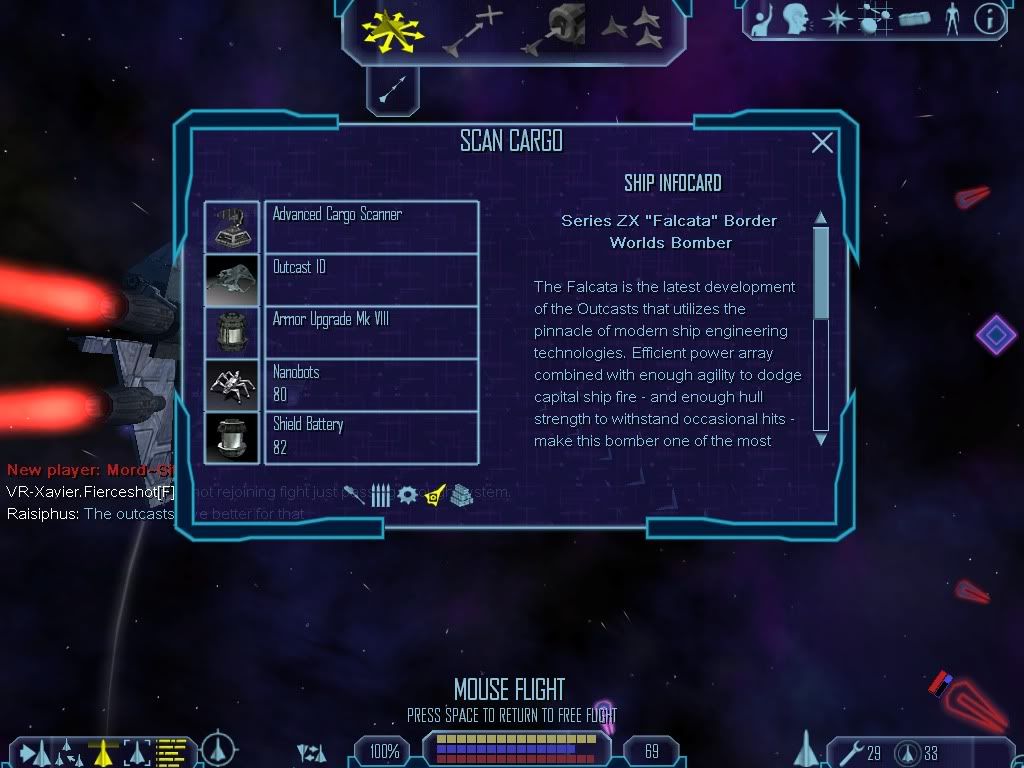Switch to the gear equipment filter

[407, 495]
